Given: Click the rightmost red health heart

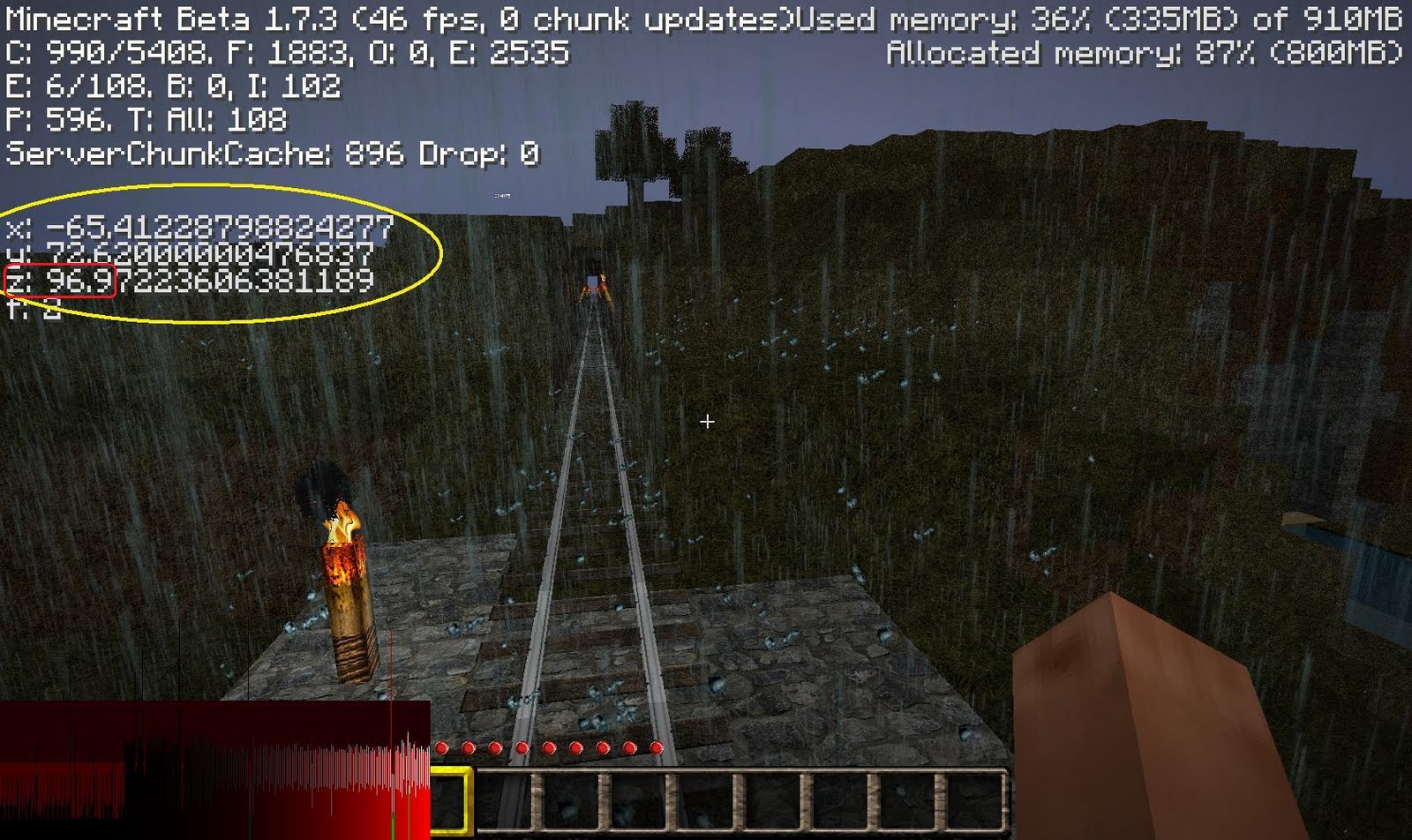Looking at the screenshot, I should click(x=657, y=746).
